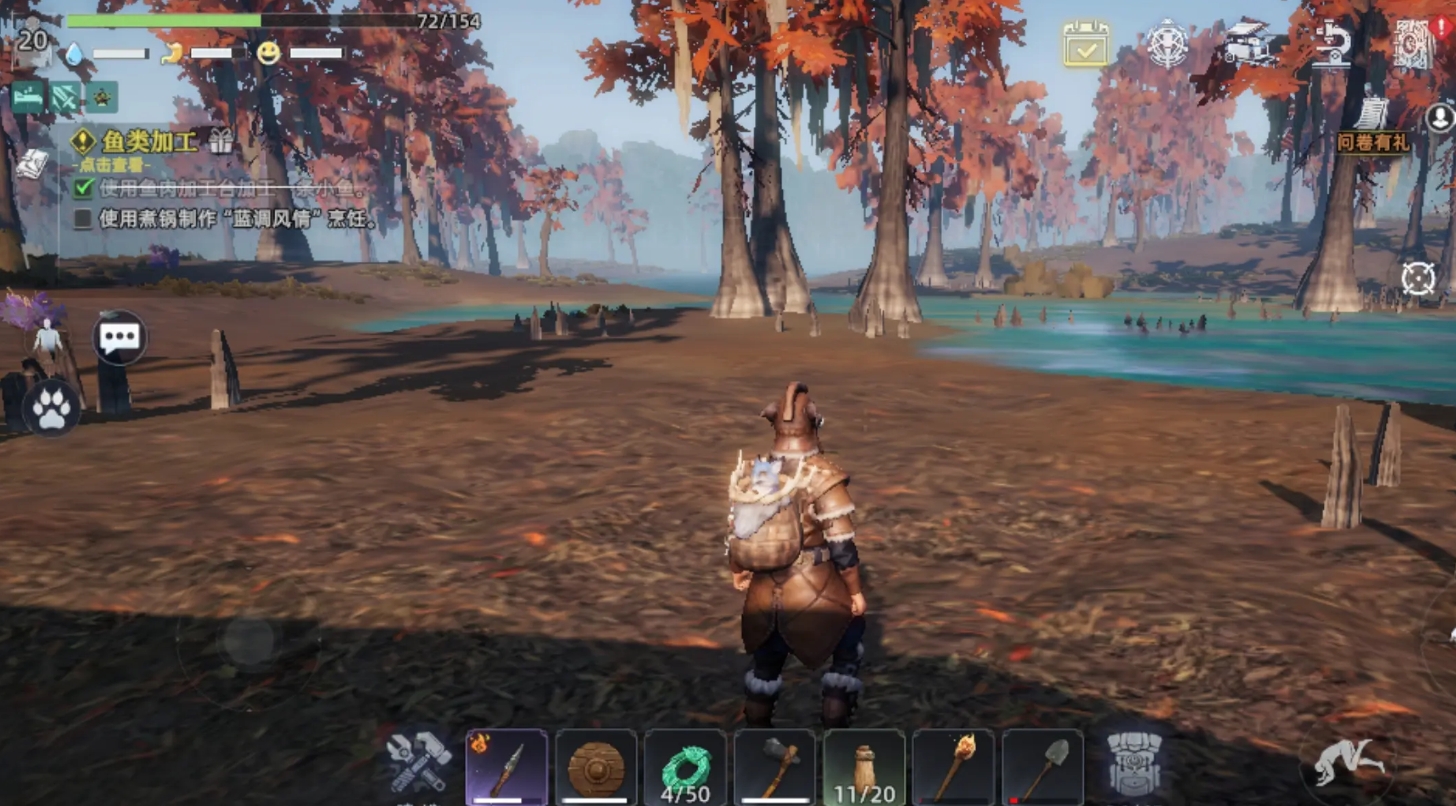Select the corked bottle slot showing 11/20
The width and height of the screenshot is (1456, 806).
(864, 767)
